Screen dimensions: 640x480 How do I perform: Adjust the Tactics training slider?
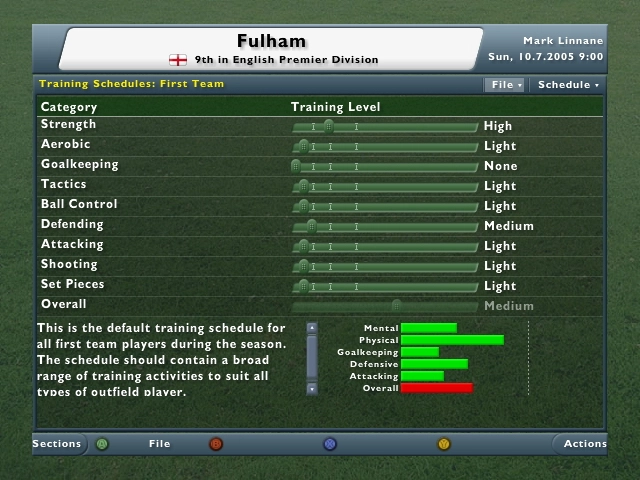(x=303, y=186)
